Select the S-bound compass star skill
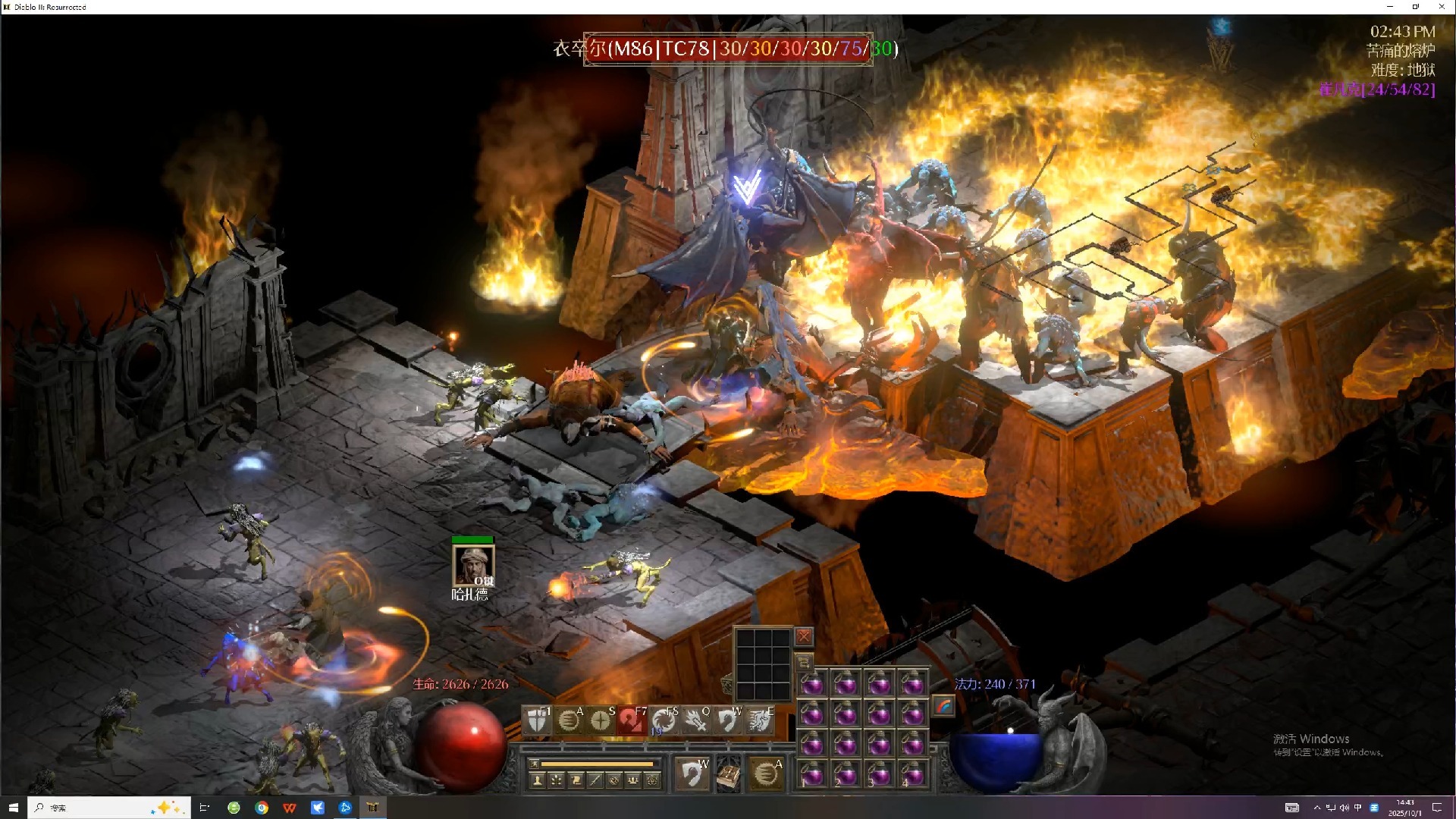The height and width of the screenshot is (819, 1456). click(600, 720)
